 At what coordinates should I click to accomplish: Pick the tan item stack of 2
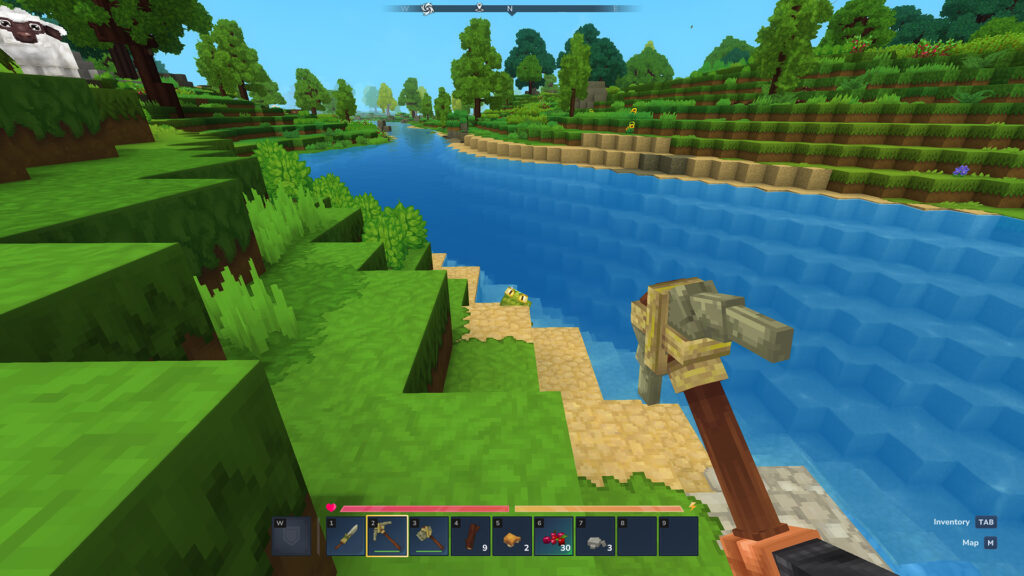511,536
